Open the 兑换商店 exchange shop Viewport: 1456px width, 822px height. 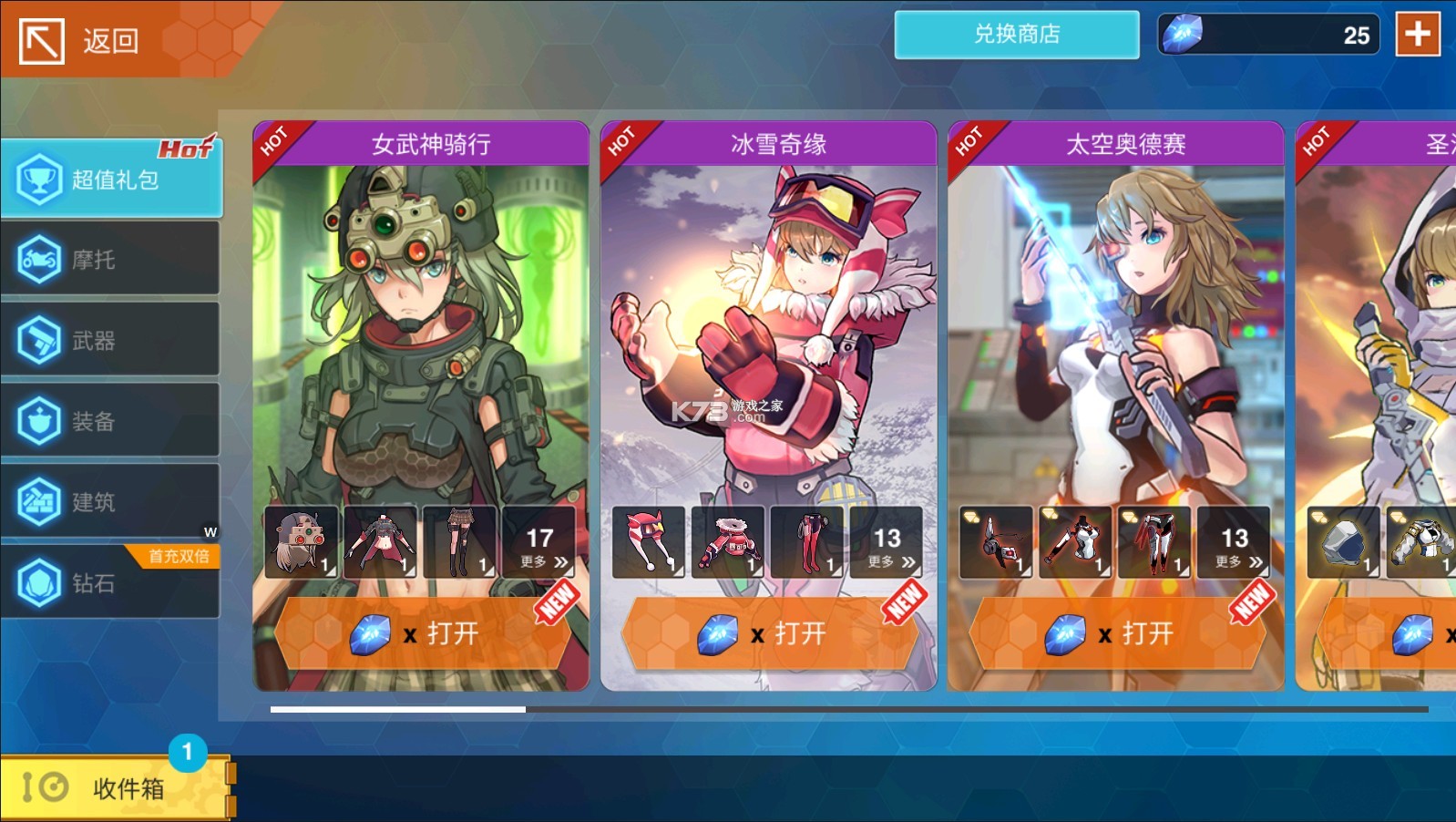(1016, 35)
